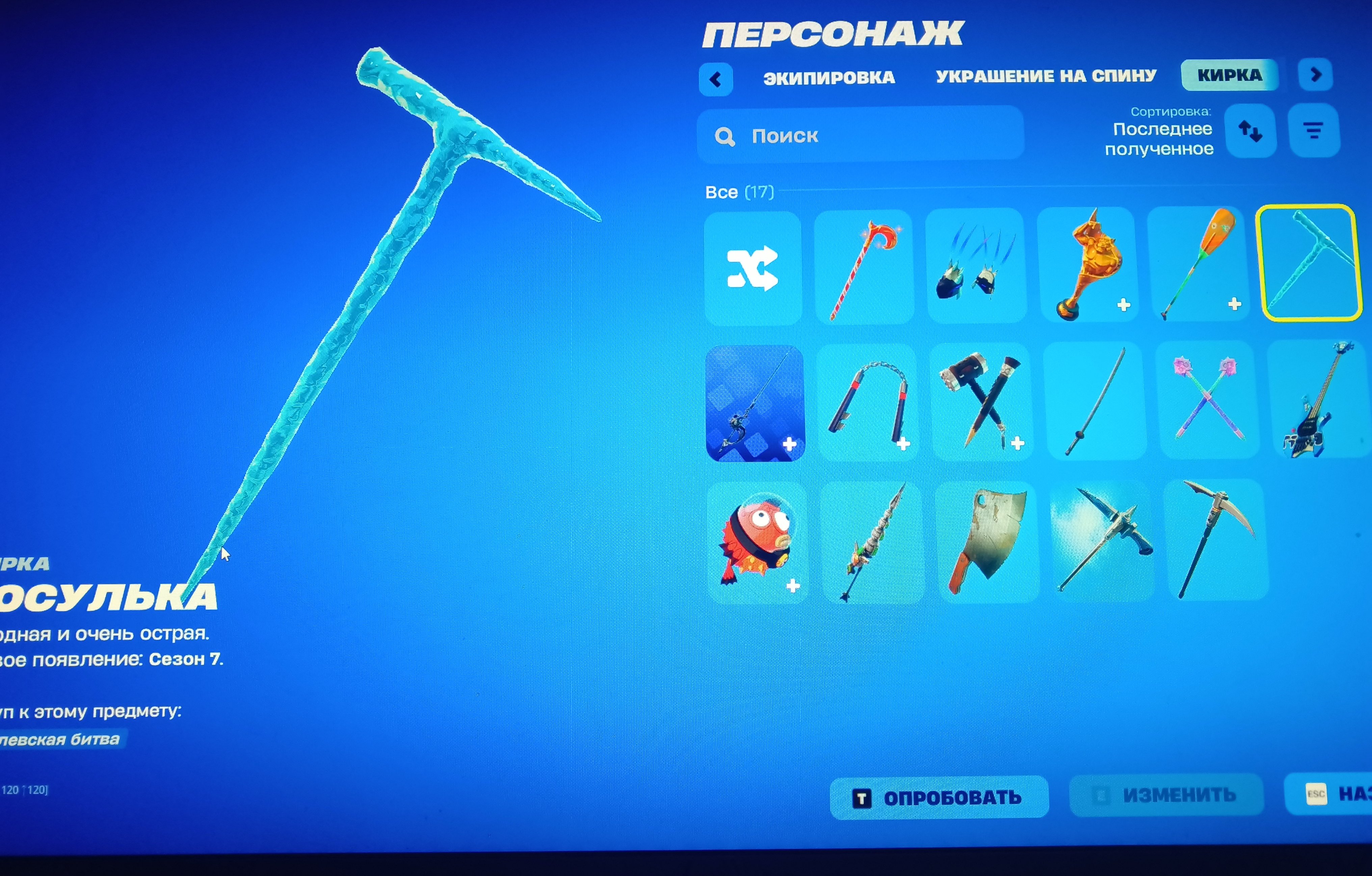Switch to the ЭКИПИРОВКА tab
This screenshot has height=876, width=1372.
(x=829, y=77)
